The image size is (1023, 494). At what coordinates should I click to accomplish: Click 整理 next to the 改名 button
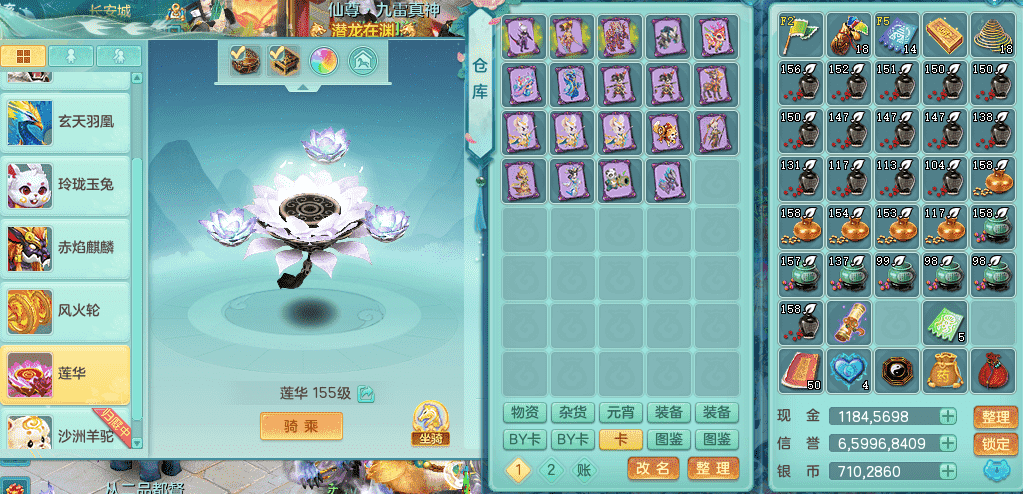pyautogui.click(x=713, y=468)
